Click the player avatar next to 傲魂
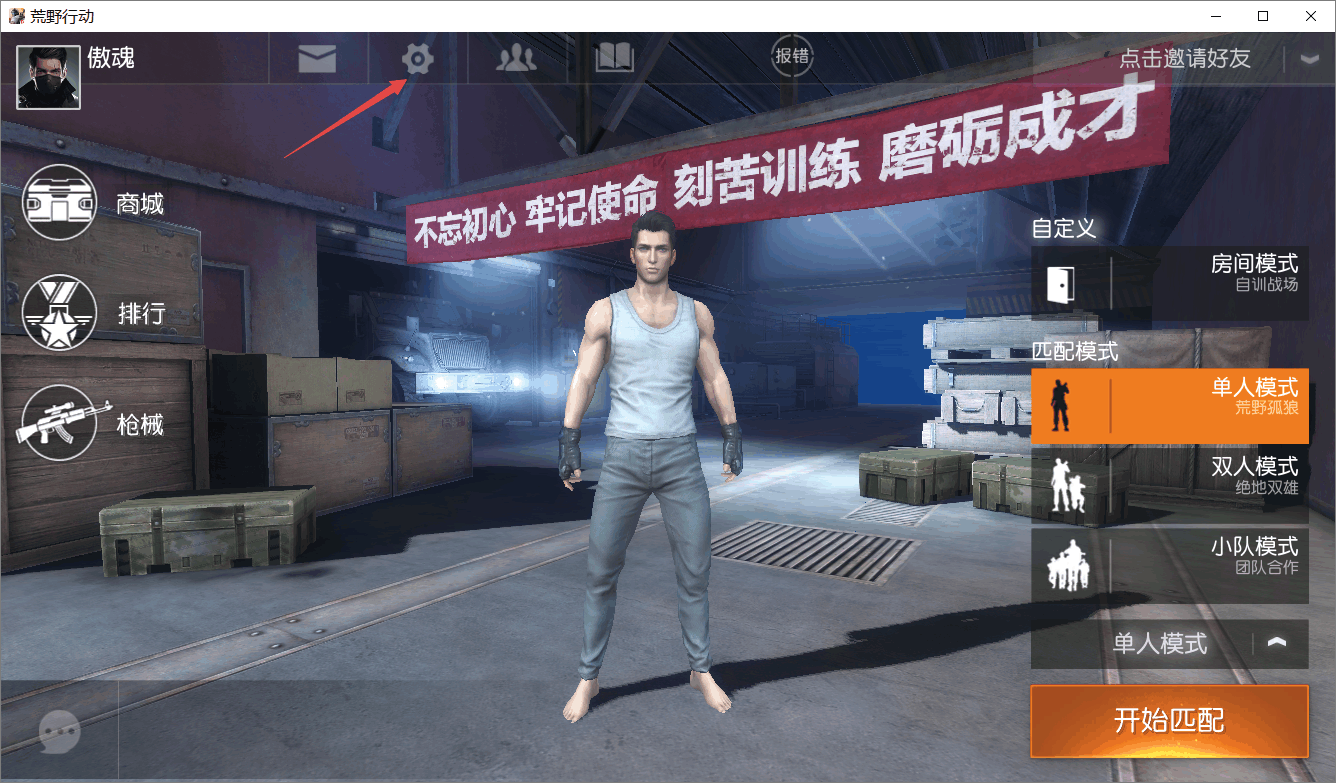1336x783 pixels. pyautogui.click(x=46, y=77)
